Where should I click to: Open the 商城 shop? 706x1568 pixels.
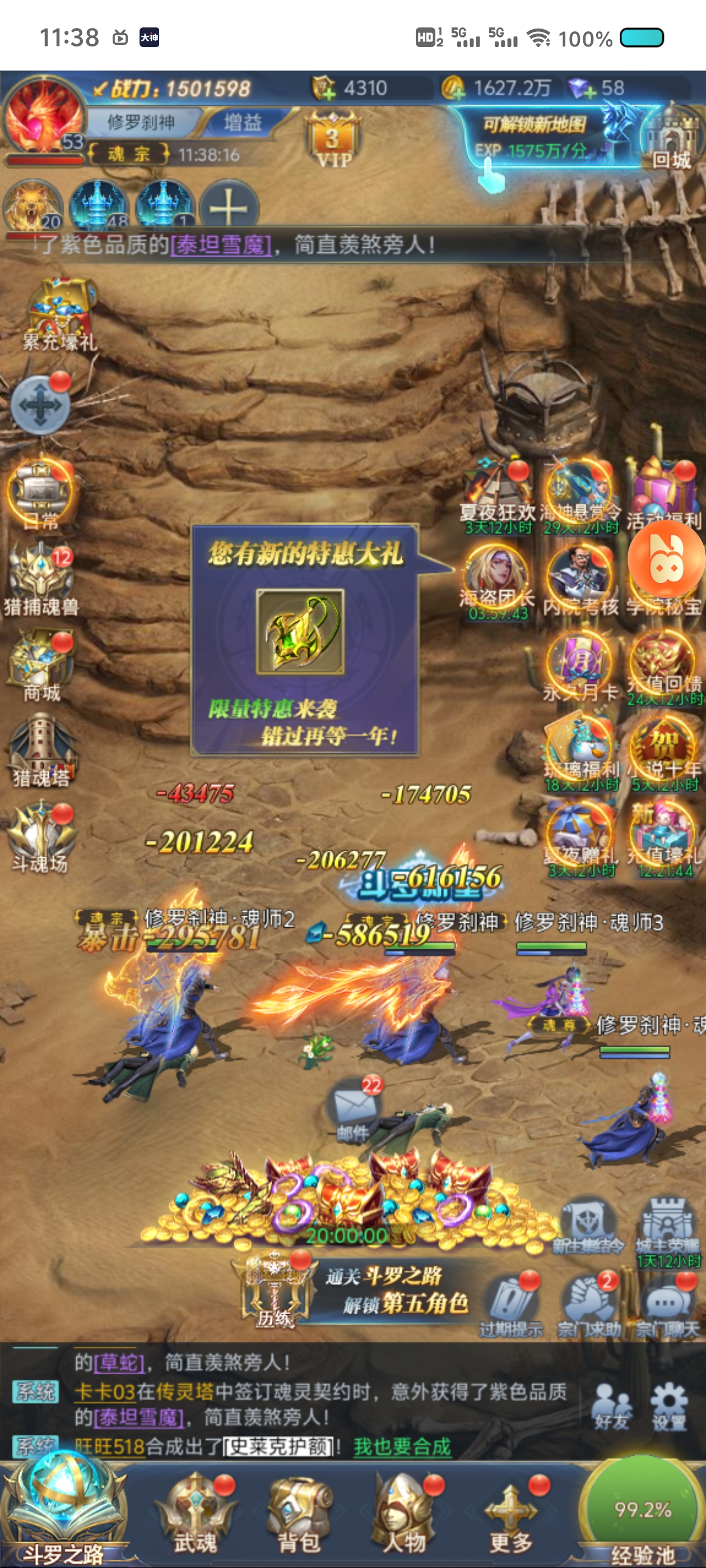tap(41, 666)
